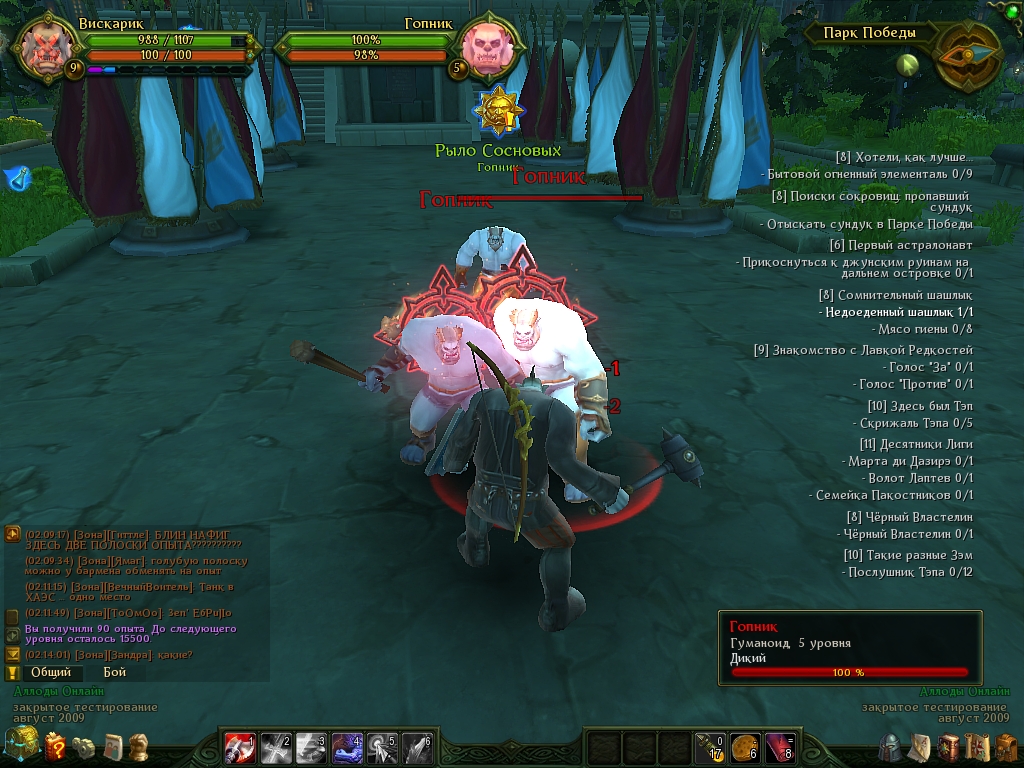Use the red scroll item with count 8
Screen dimensions: 1024x768
point(778,747)
